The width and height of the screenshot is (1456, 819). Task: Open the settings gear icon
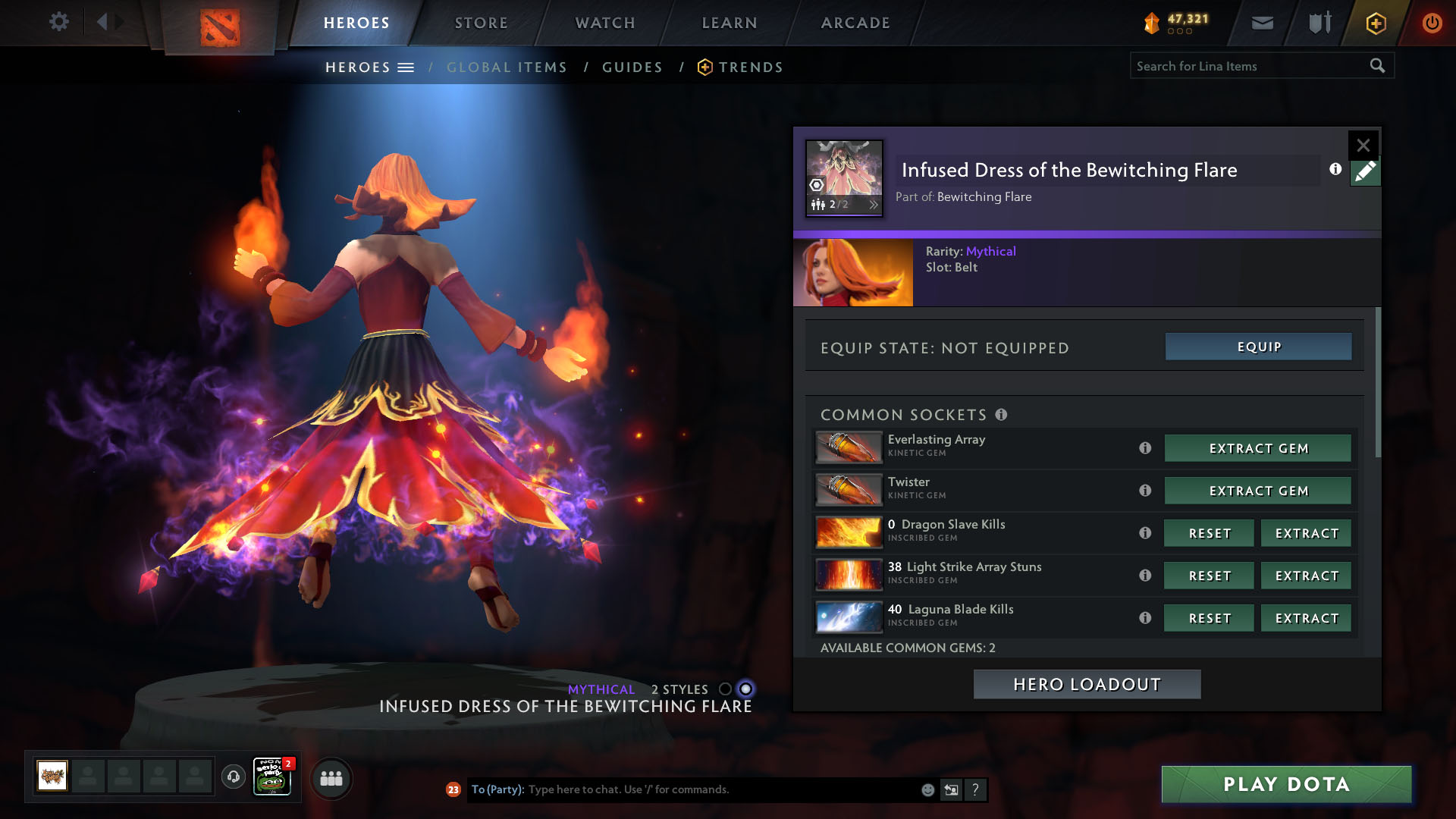[x=59, y=21]
